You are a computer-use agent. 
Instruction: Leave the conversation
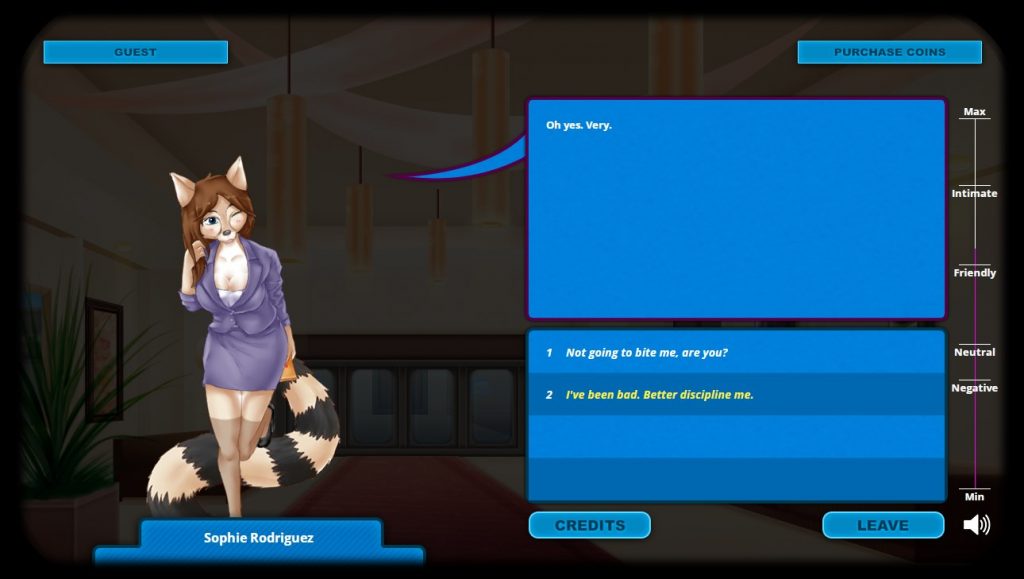click(882, 525)
